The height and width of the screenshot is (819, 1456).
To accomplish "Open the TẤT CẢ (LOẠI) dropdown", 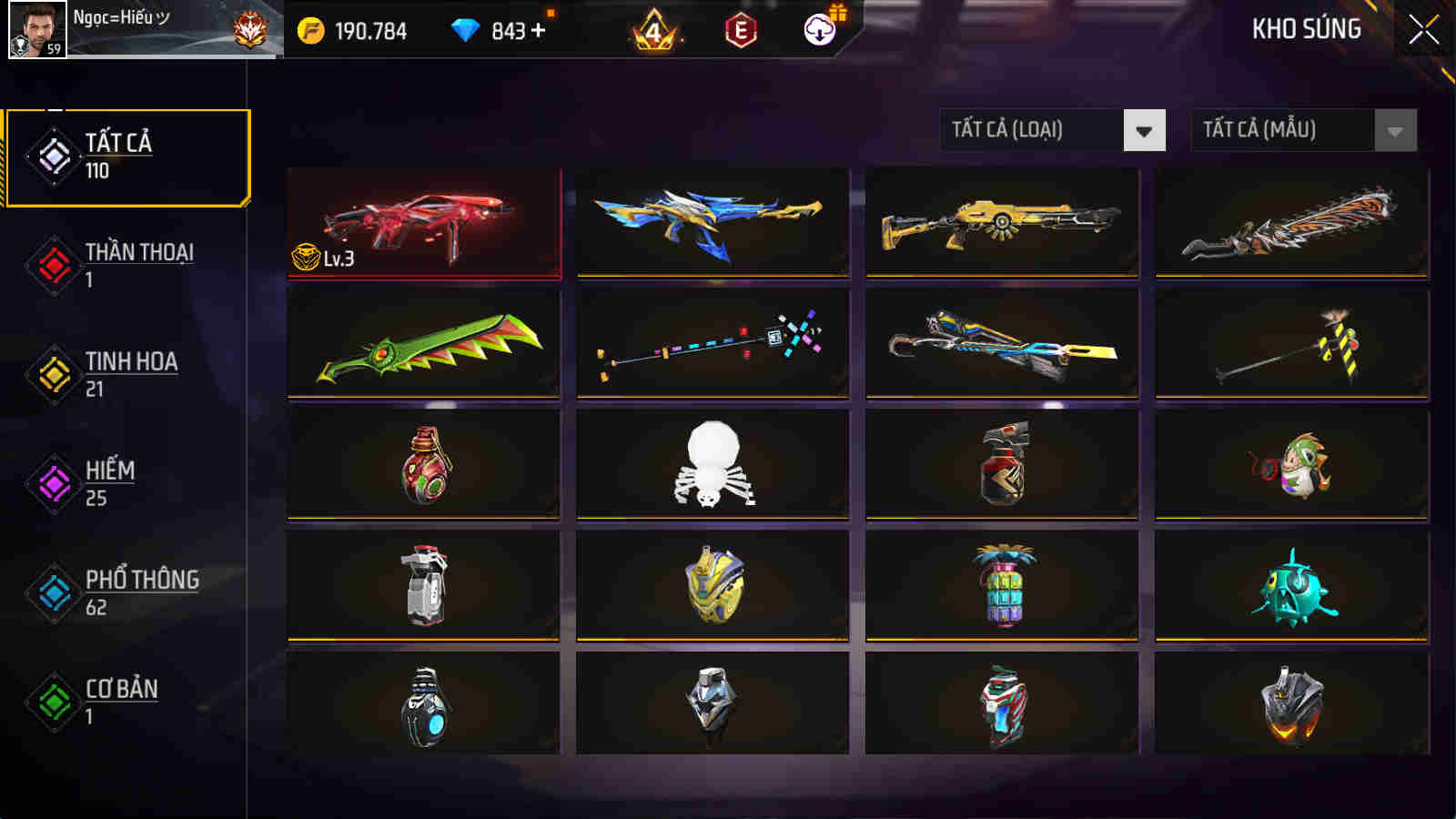I will tap(1028, 129).
